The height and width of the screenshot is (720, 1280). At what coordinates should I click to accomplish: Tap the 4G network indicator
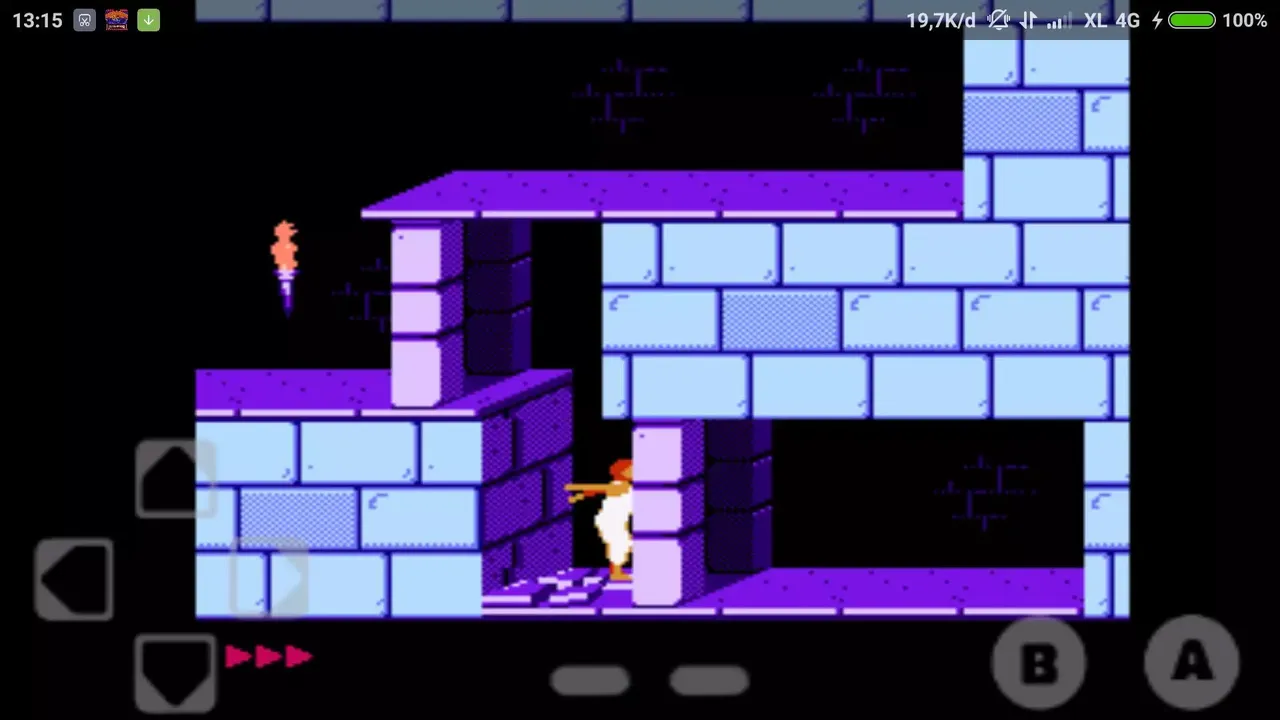[1130, 20]
